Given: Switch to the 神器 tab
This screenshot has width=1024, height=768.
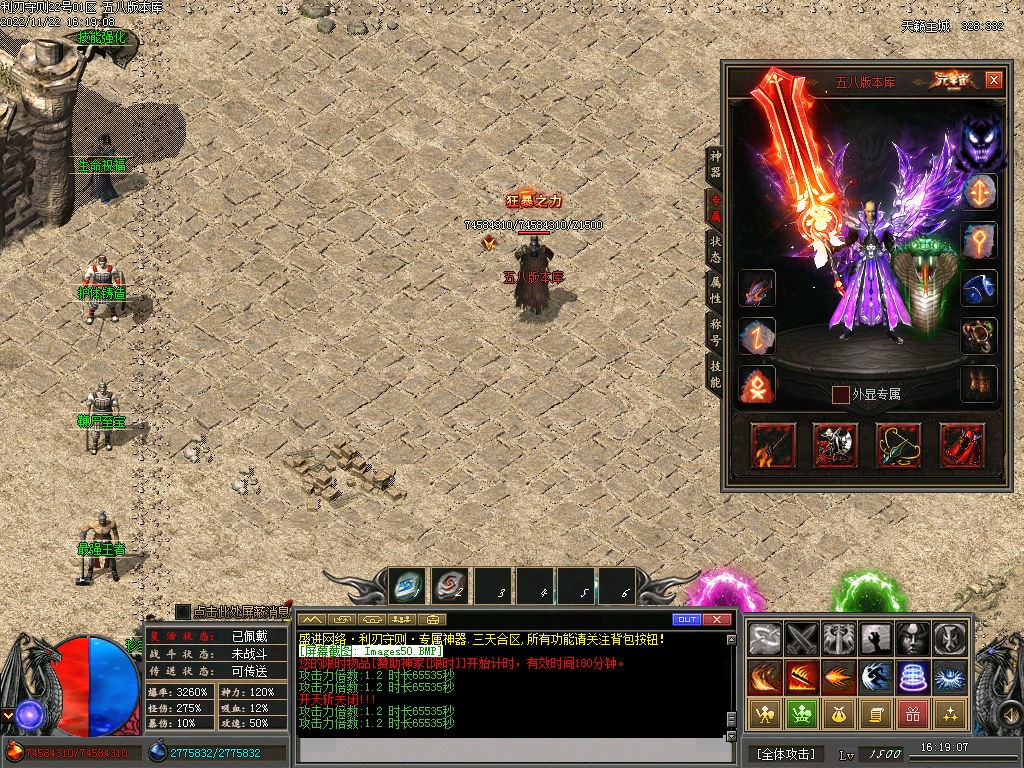Looking at the screenshot, I should pos(715,165).
